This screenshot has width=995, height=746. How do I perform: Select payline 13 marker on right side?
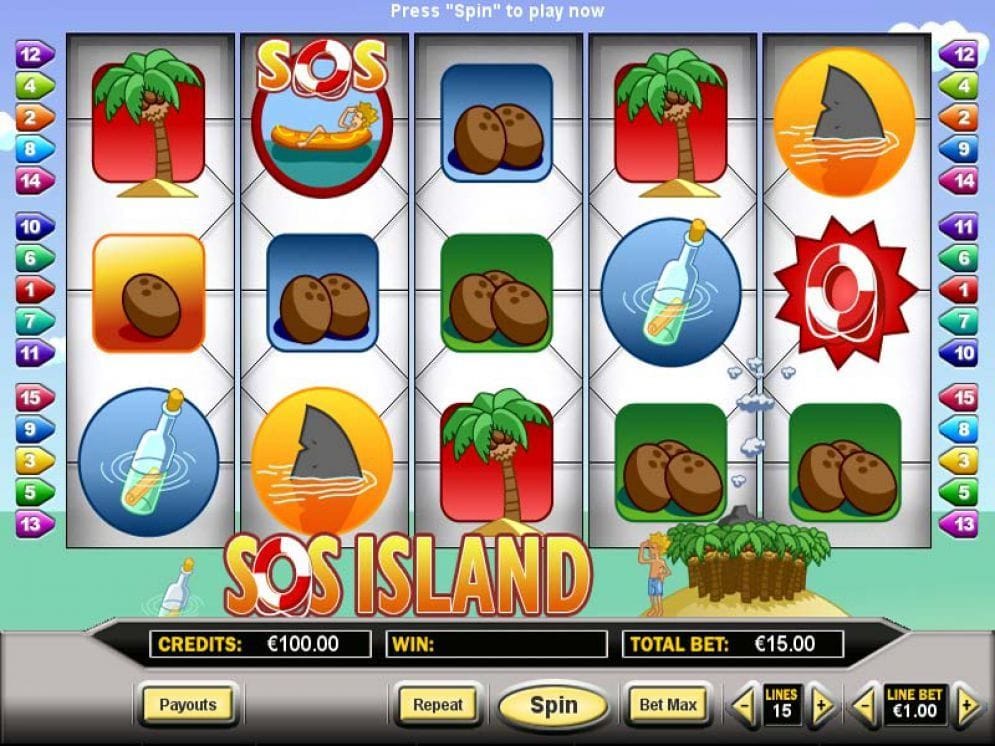[961, 523]
